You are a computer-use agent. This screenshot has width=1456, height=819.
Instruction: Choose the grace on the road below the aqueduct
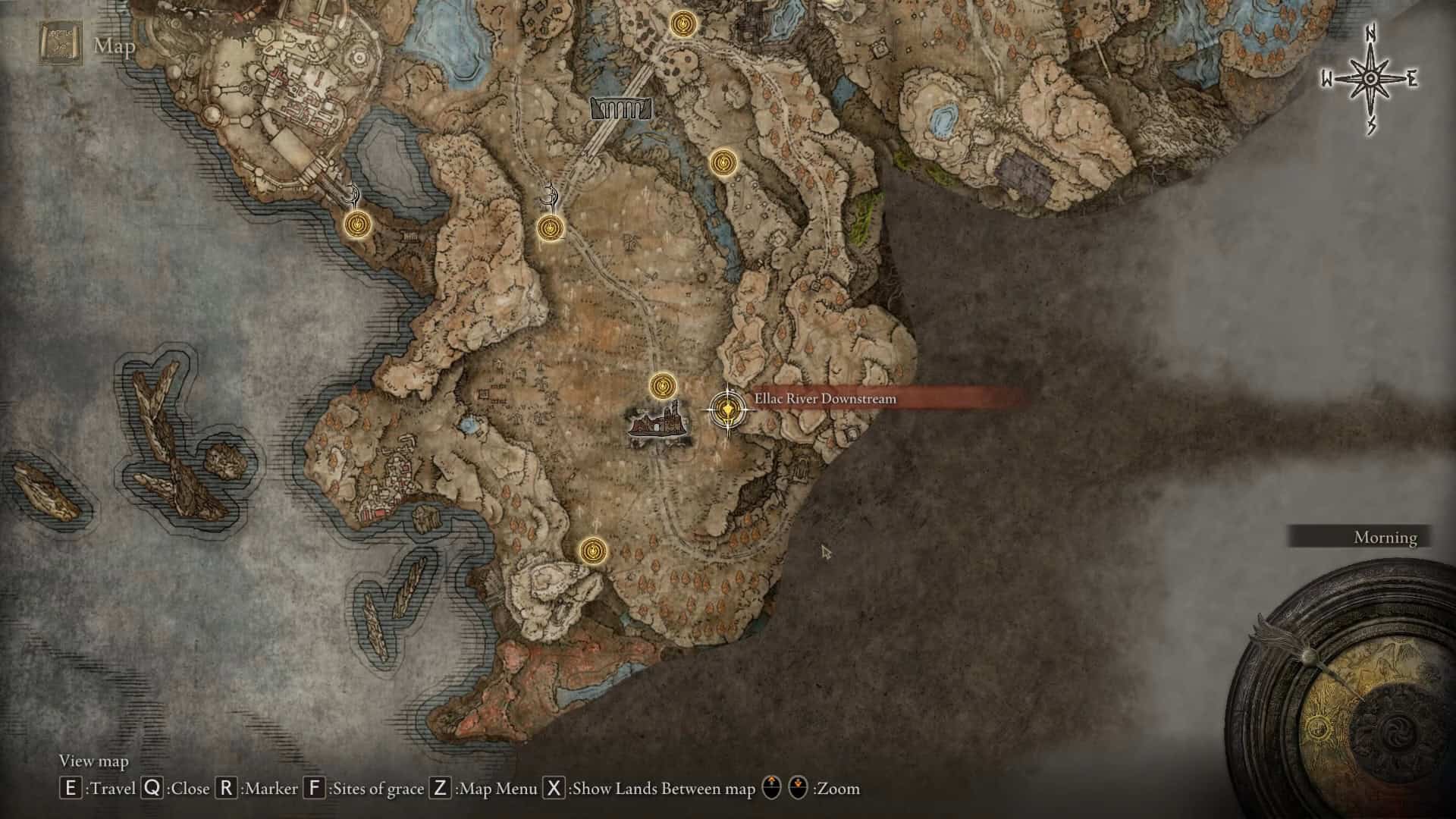[550, 227]
